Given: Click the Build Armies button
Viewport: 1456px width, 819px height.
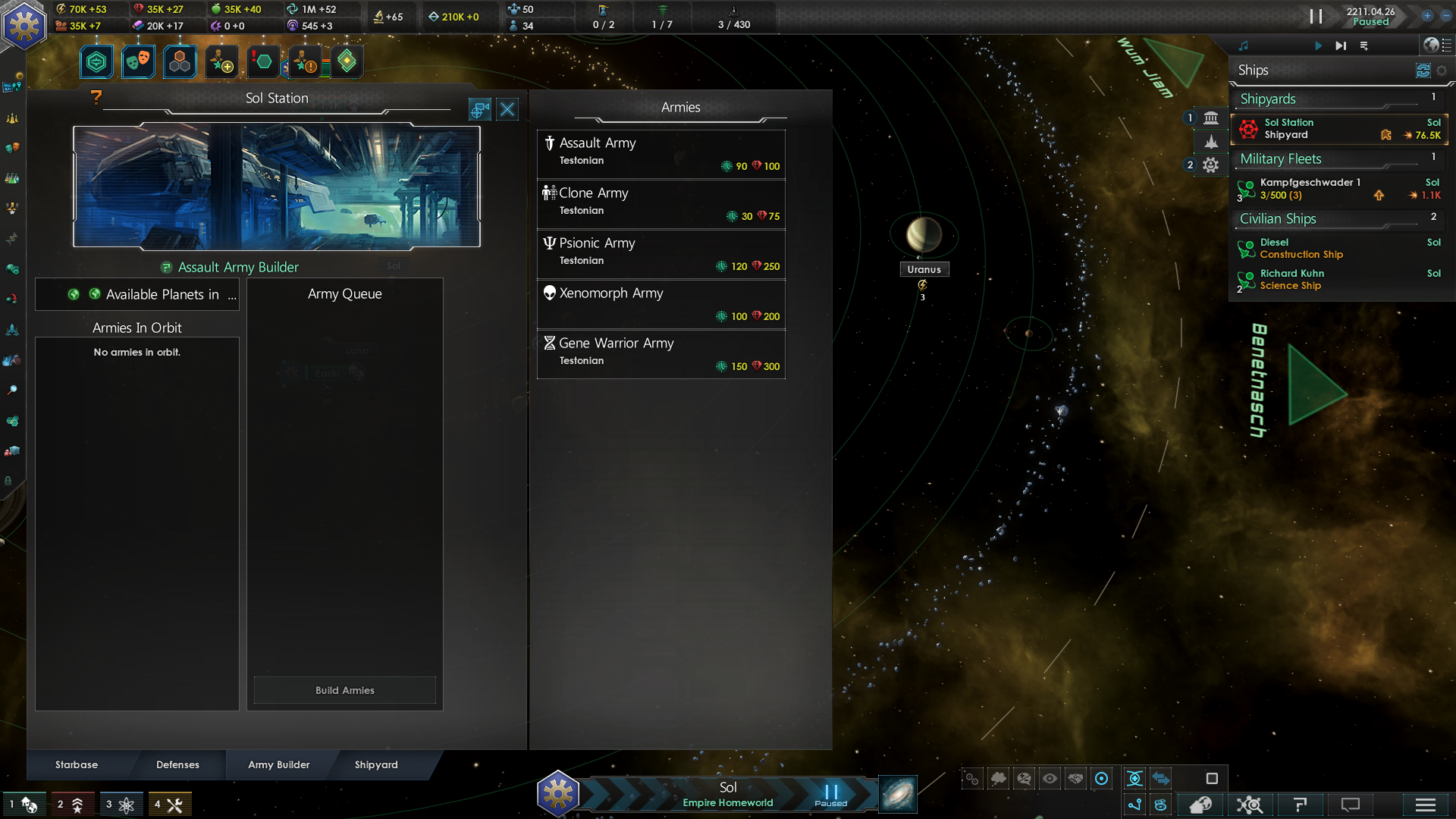Looking at the screenshot, I should [x=344, y=690].
